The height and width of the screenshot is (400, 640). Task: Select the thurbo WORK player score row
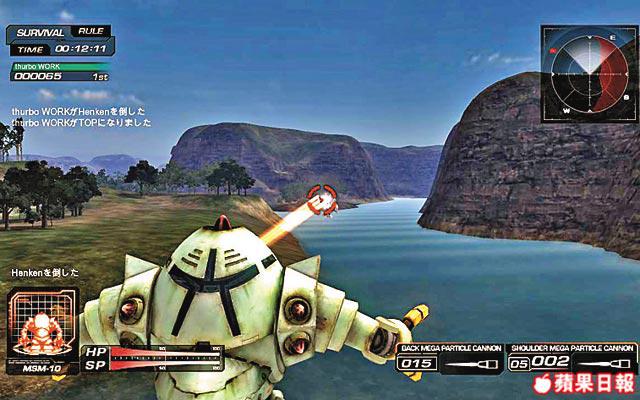[62, 72]
